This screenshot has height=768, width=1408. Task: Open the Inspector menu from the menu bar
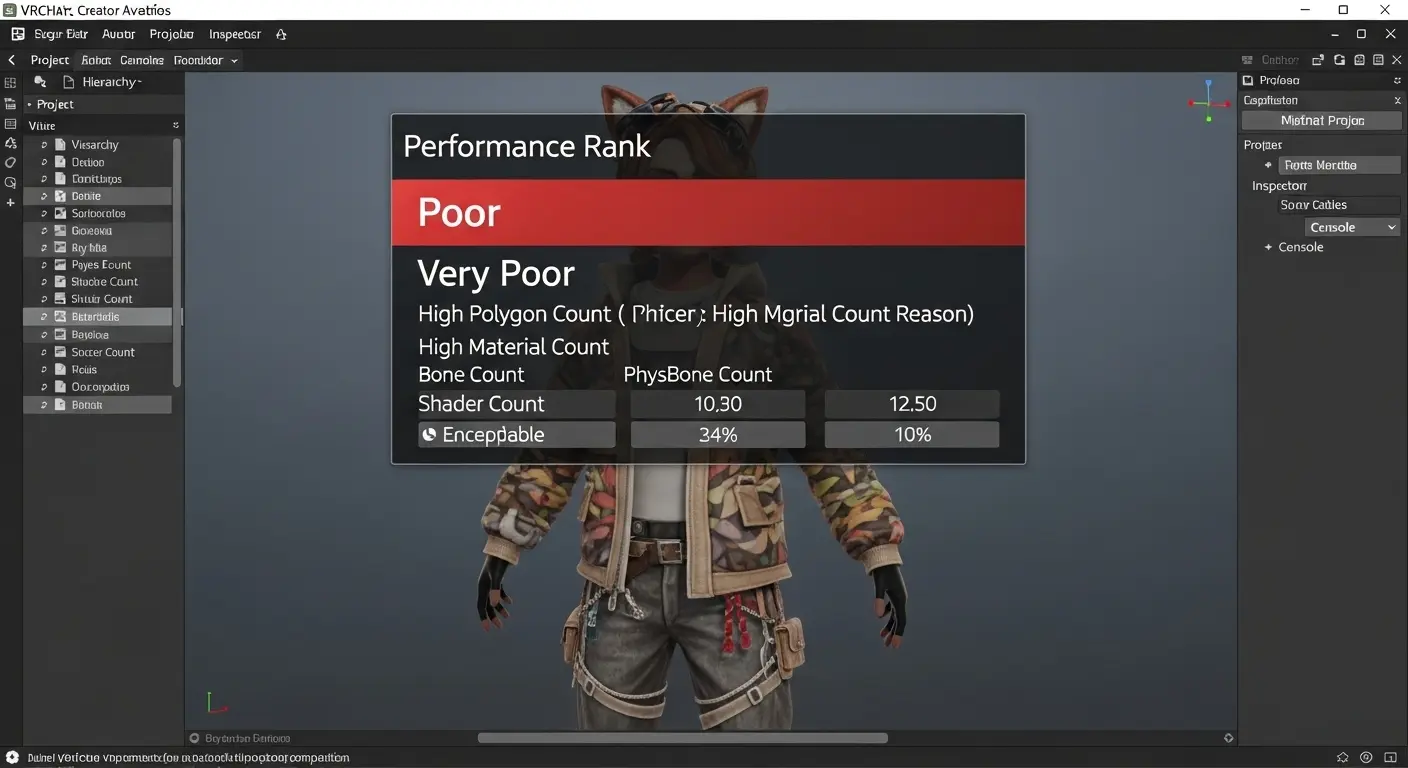click(x=234, y=33)
